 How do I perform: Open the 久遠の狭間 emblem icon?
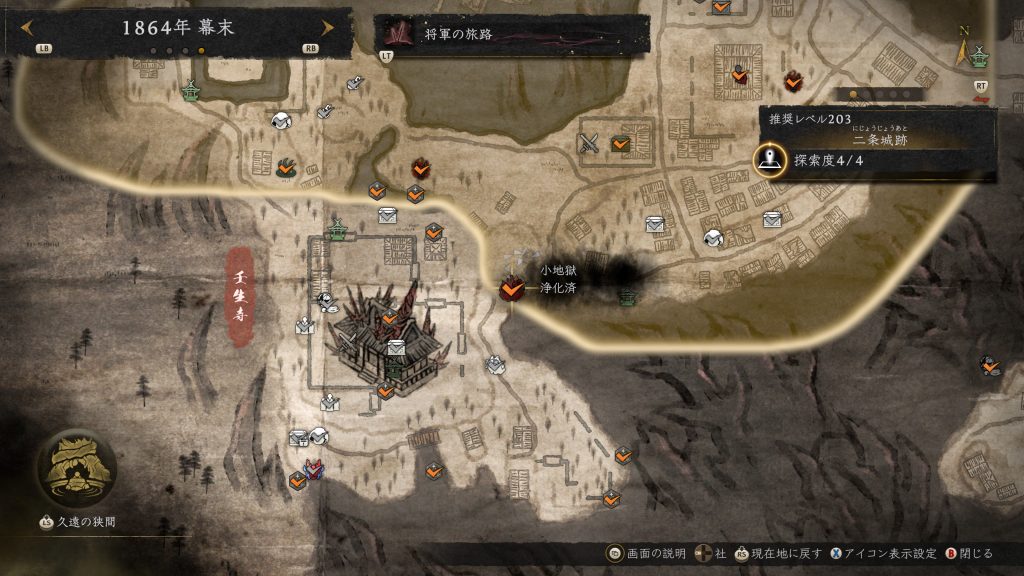76,470
